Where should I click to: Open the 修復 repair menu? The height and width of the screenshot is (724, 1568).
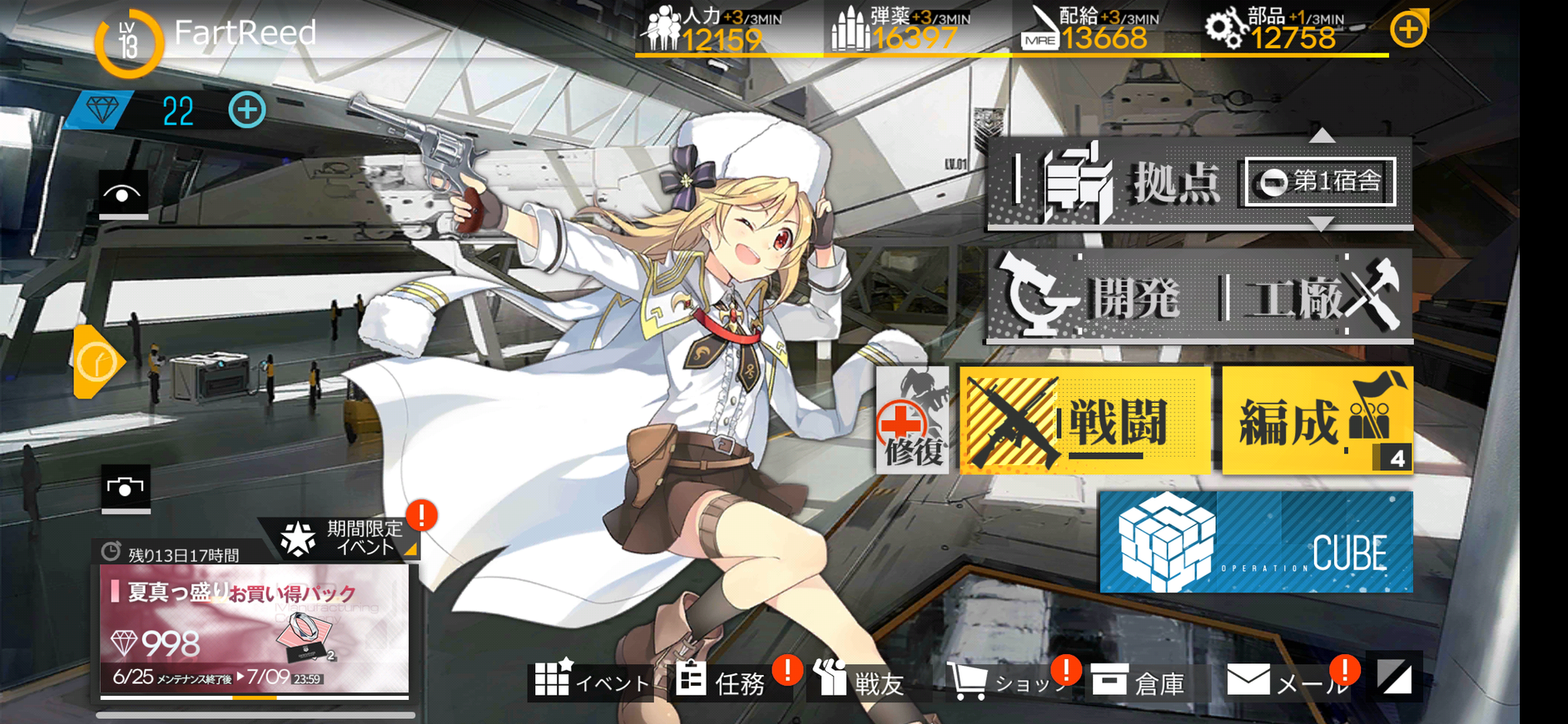[x=912, y=421]
